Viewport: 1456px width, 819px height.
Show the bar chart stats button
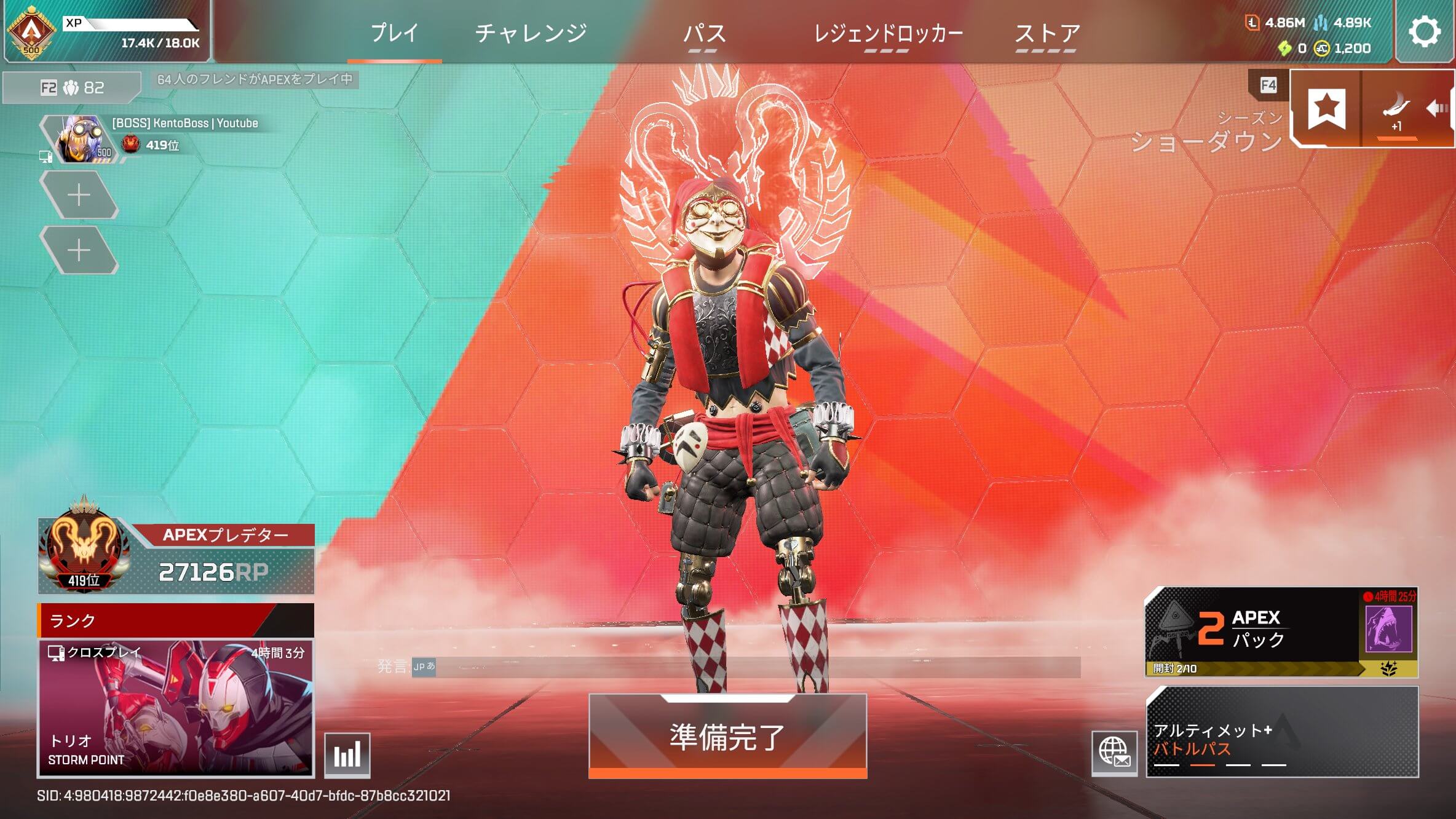[x=347, y=755]
